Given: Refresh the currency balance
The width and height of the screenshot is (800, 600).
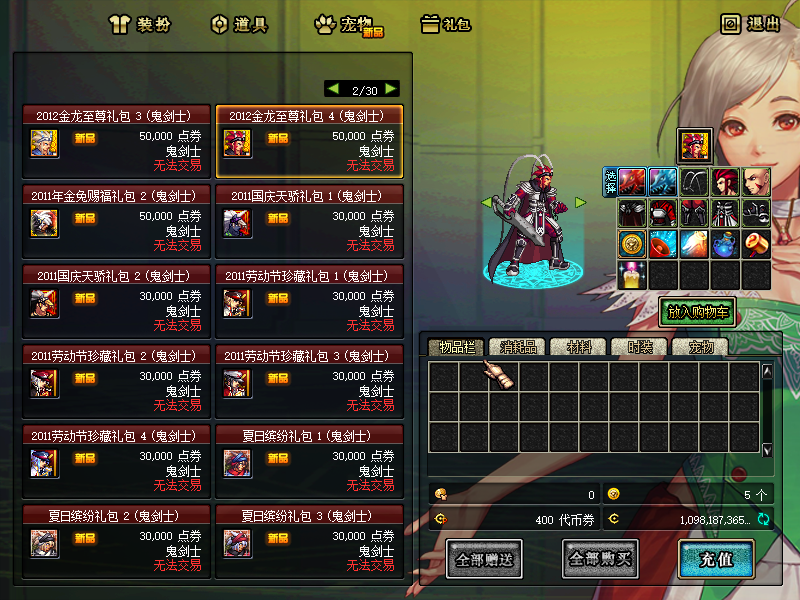Looking at the screenshot, I should [763, 519].
